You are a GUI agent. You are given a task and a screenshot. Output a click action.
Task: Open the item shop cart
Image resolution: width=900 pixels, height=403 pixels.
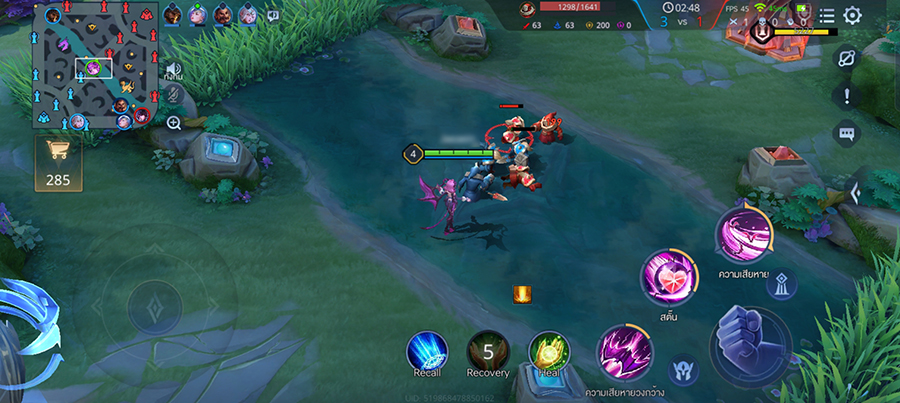(x=56, y=162)
